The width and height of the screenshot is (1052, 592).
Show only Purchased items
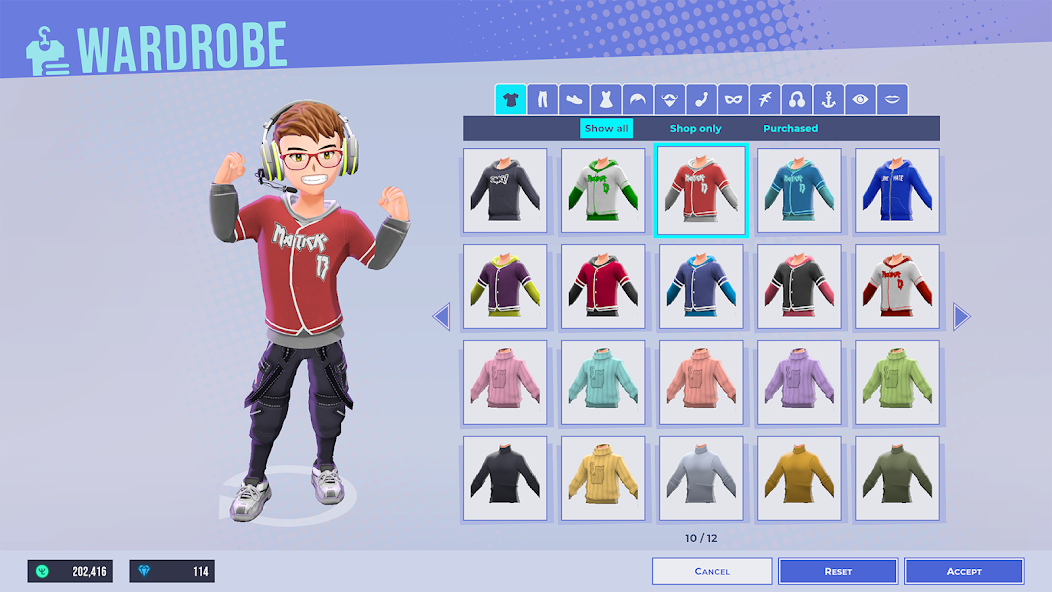[790, 128]
